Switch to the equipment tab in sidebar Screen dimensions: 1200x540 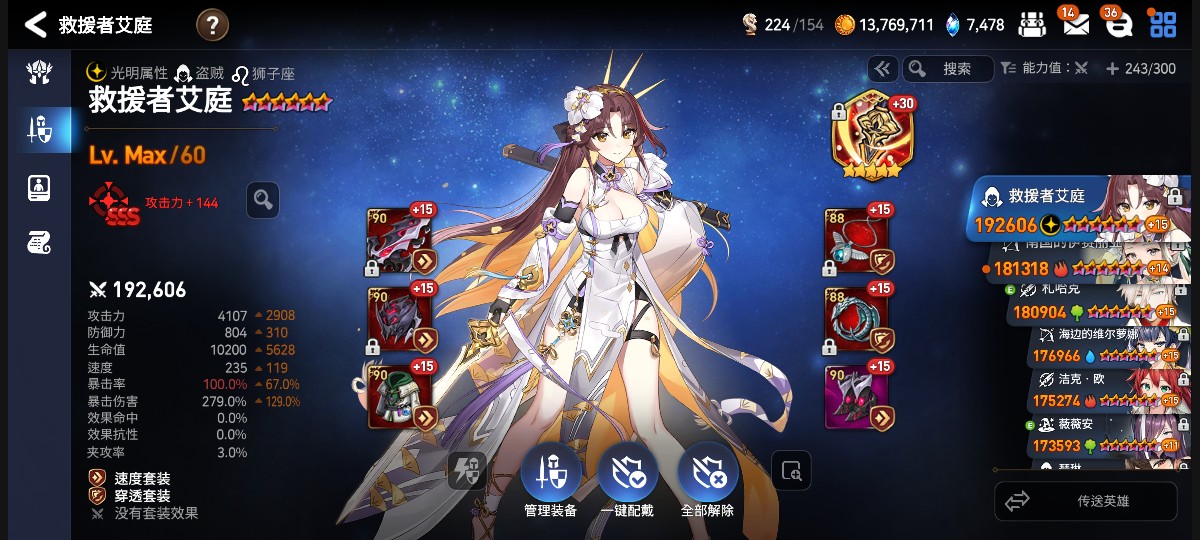(x=40, y=128)
